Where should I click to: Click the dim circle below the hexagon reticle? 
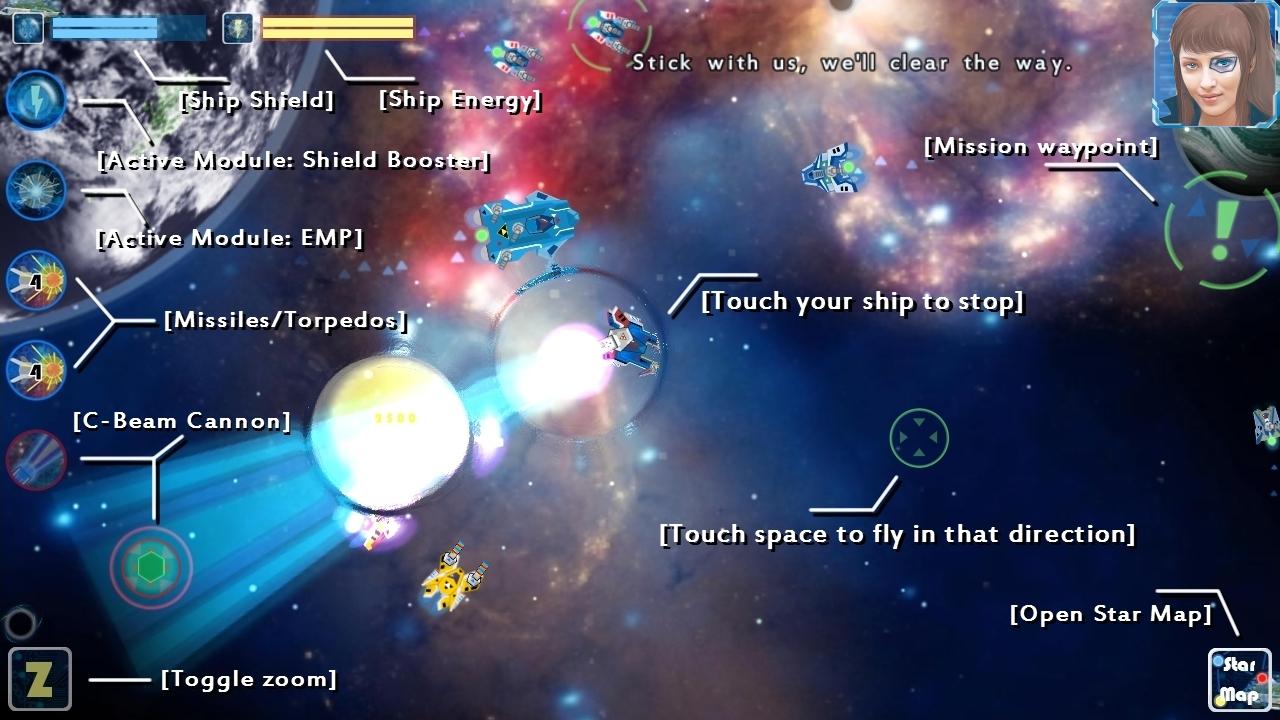tap(22, 623)
